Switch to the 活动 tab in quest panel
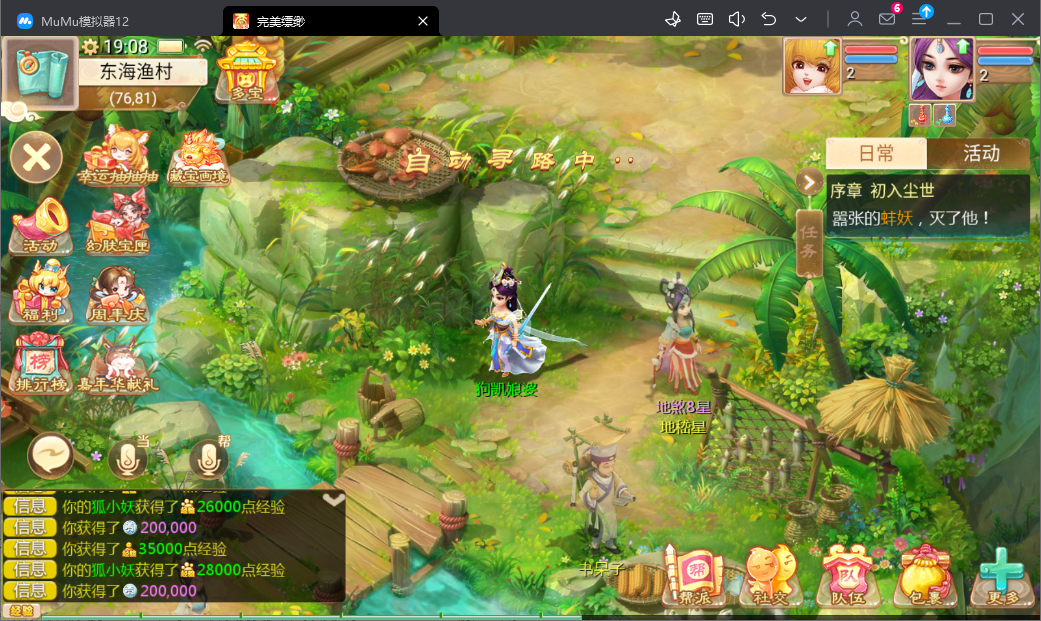 click(980, 153)
